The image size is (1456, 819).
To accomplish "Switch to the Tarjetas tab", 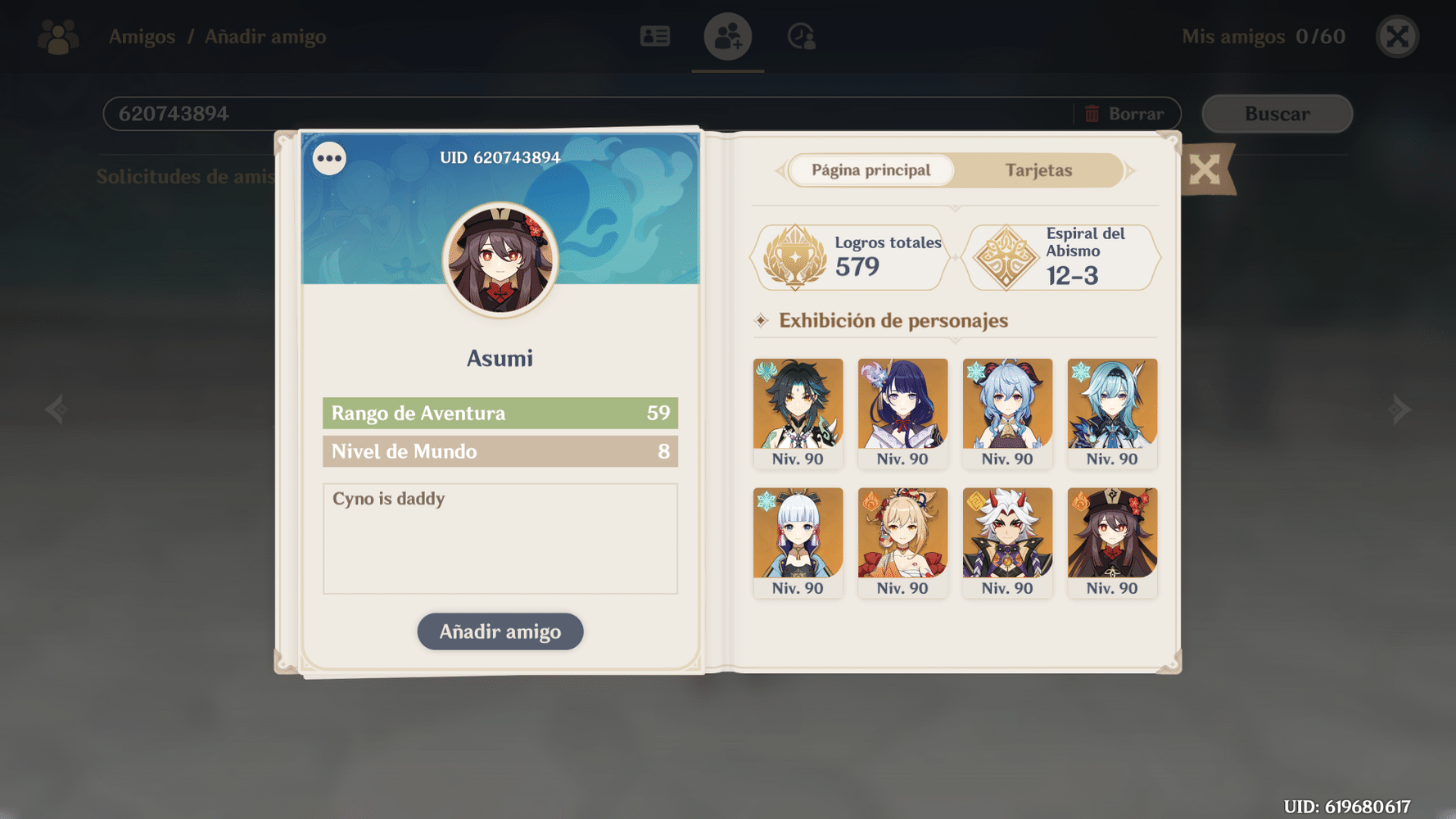I will pyautogui.click(x=1038, y=170).
